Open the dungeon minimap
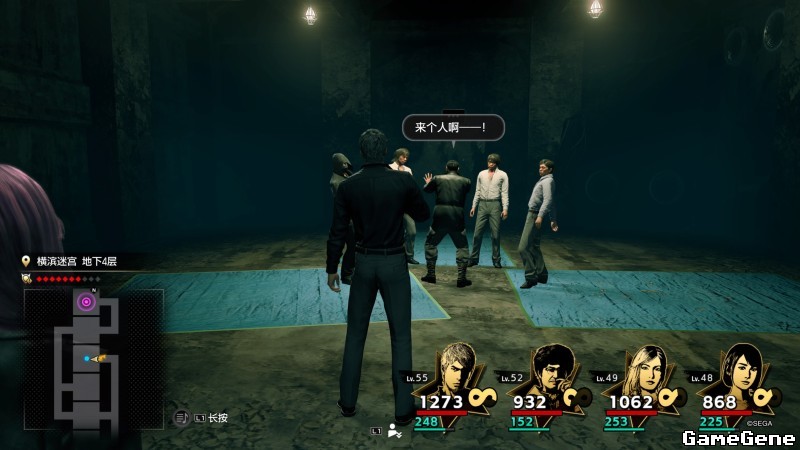 tap(93, 358)
